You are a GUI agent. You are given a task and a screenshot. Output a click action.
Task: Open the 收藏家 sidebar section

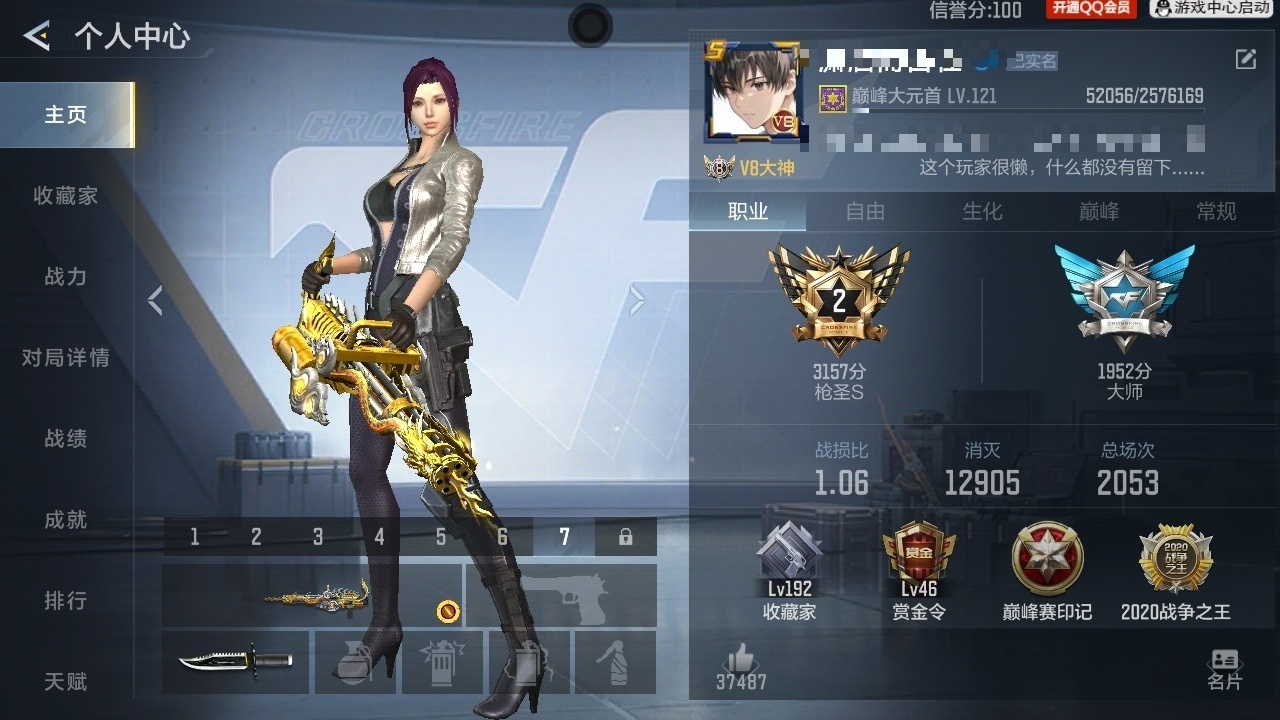click(66, 196)
